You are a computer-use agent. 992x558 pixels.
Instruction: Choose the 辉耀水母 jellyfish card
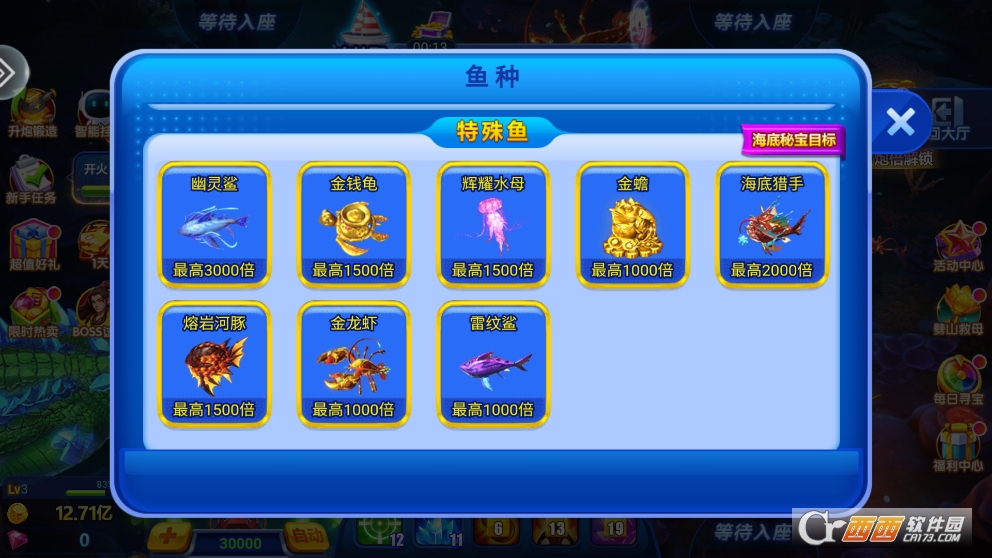point(493,224)
